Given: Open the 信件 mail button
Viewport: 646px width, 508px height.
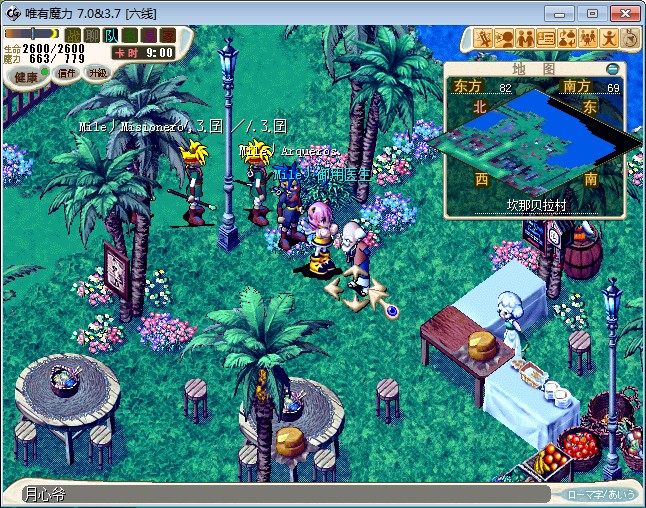Looking at the screenshot, I should pyautogui.click(x=67, y=73).
